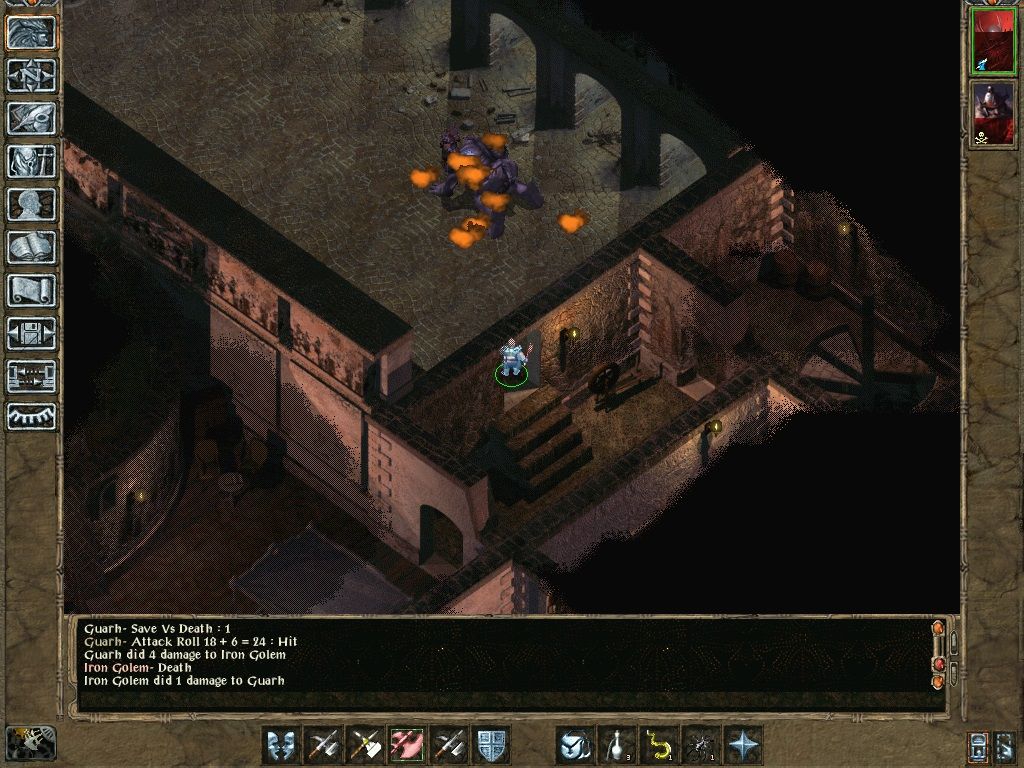The width and height of the screenshot is (1024, 768).
Task: Click the return-to-game face button
Action: click(x=31, y=32)
